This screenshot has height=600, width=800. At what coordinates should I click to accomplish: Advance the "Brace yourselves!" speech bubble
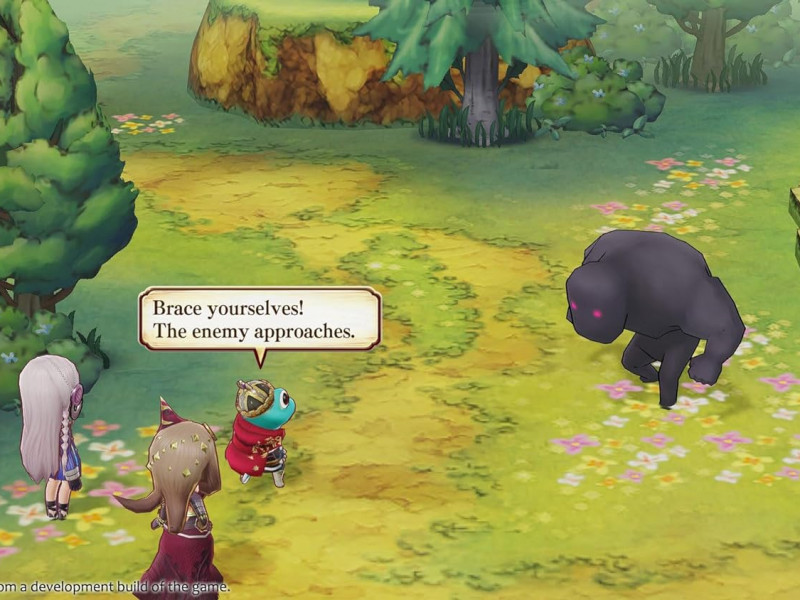click(259, 319)
